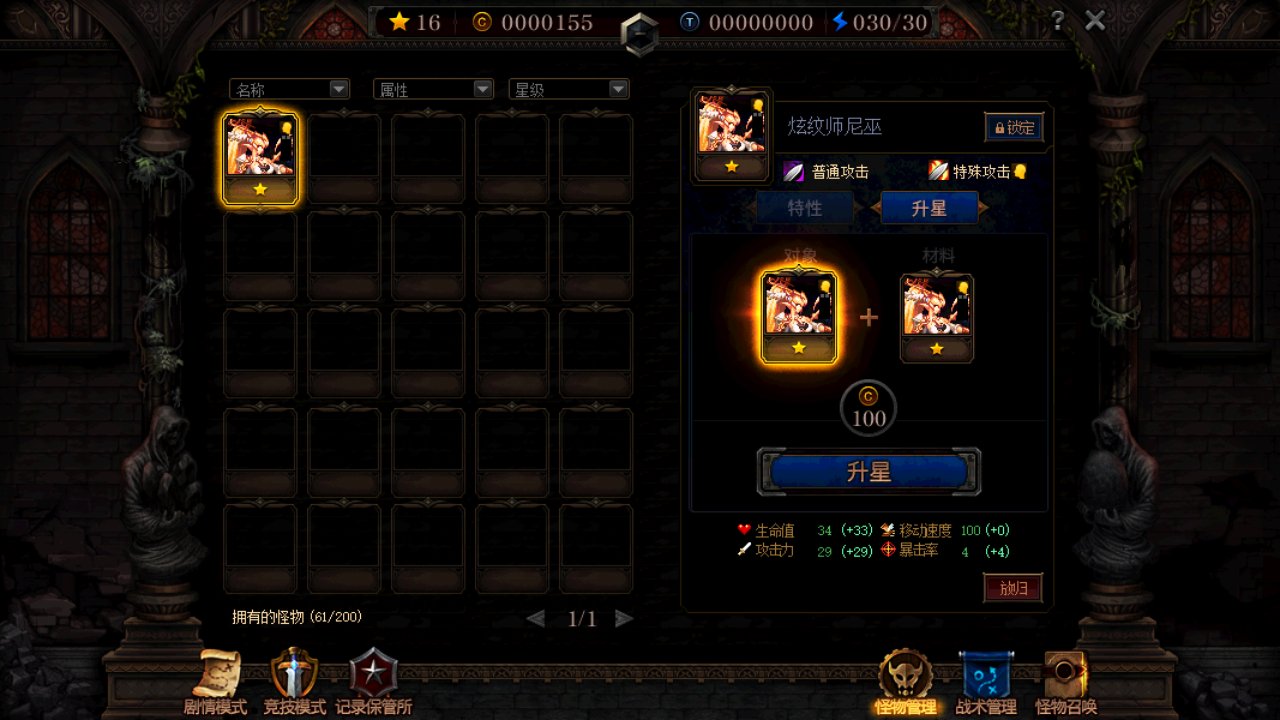Click the 升星 upgrade button

pyautogui.click(x=868, y=472)
